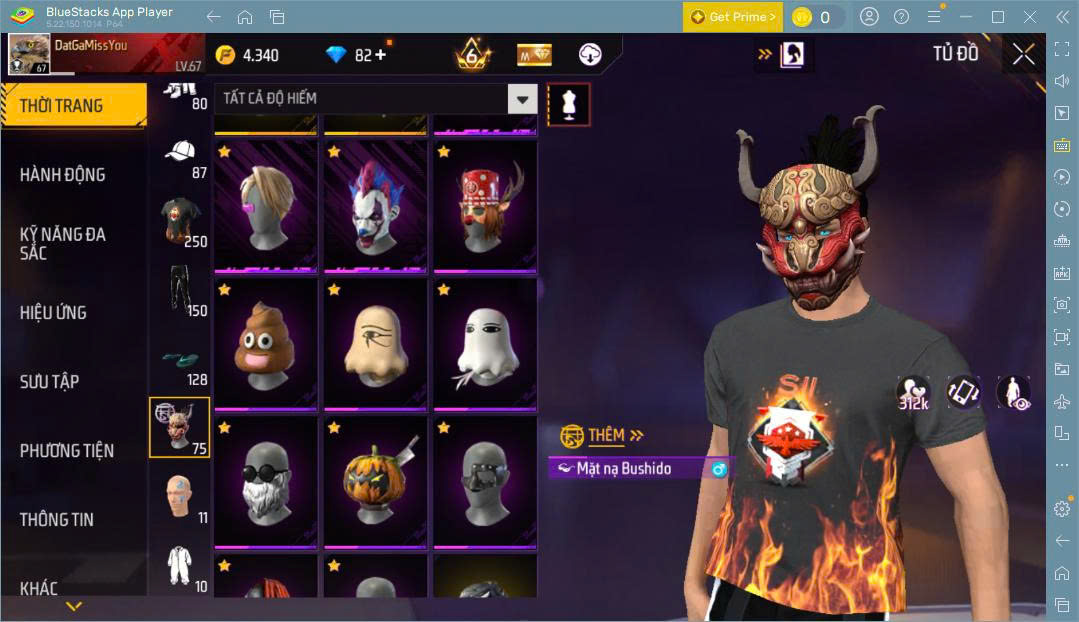
Task: Pick the reindeer antler hat head
Action: 485,207
